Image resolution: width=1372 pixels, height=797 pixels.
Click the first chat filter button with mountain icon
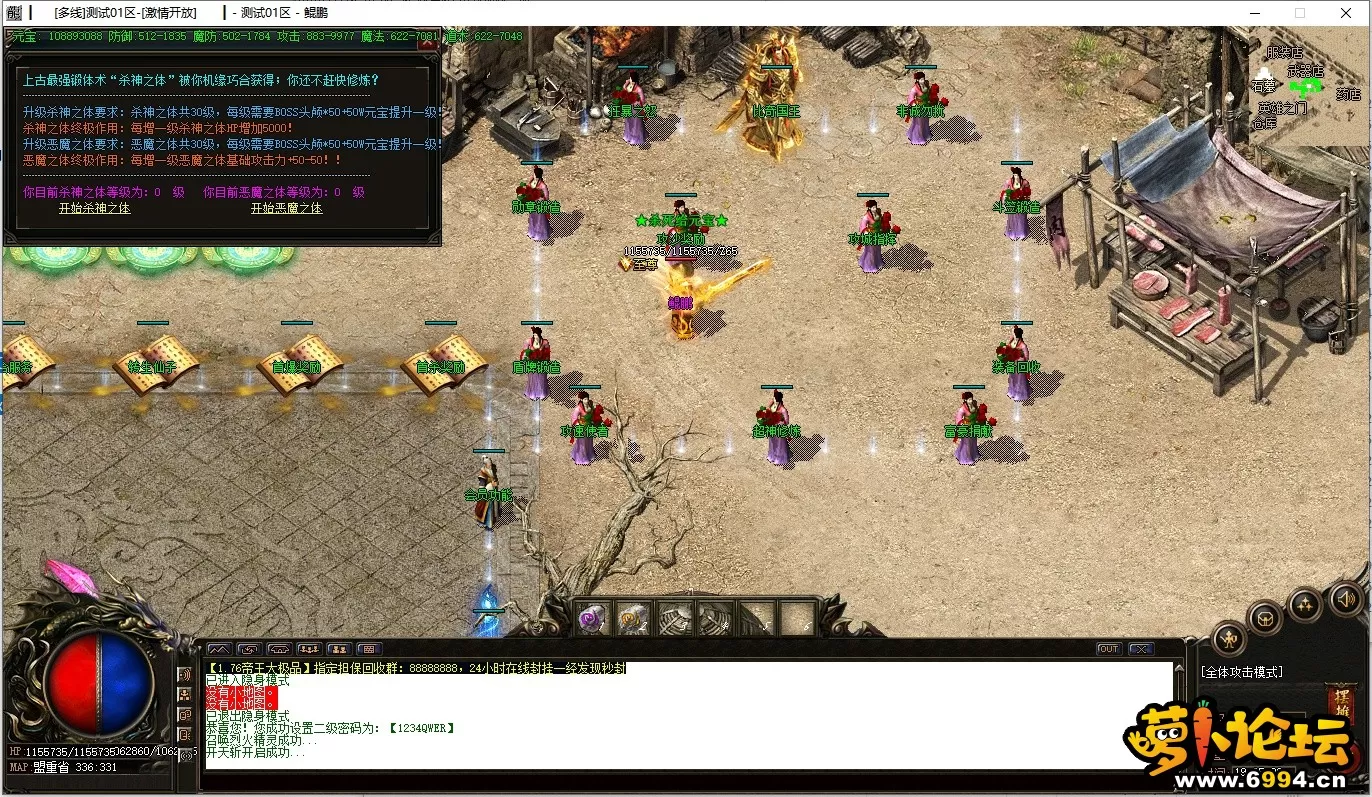coord(218,649)
